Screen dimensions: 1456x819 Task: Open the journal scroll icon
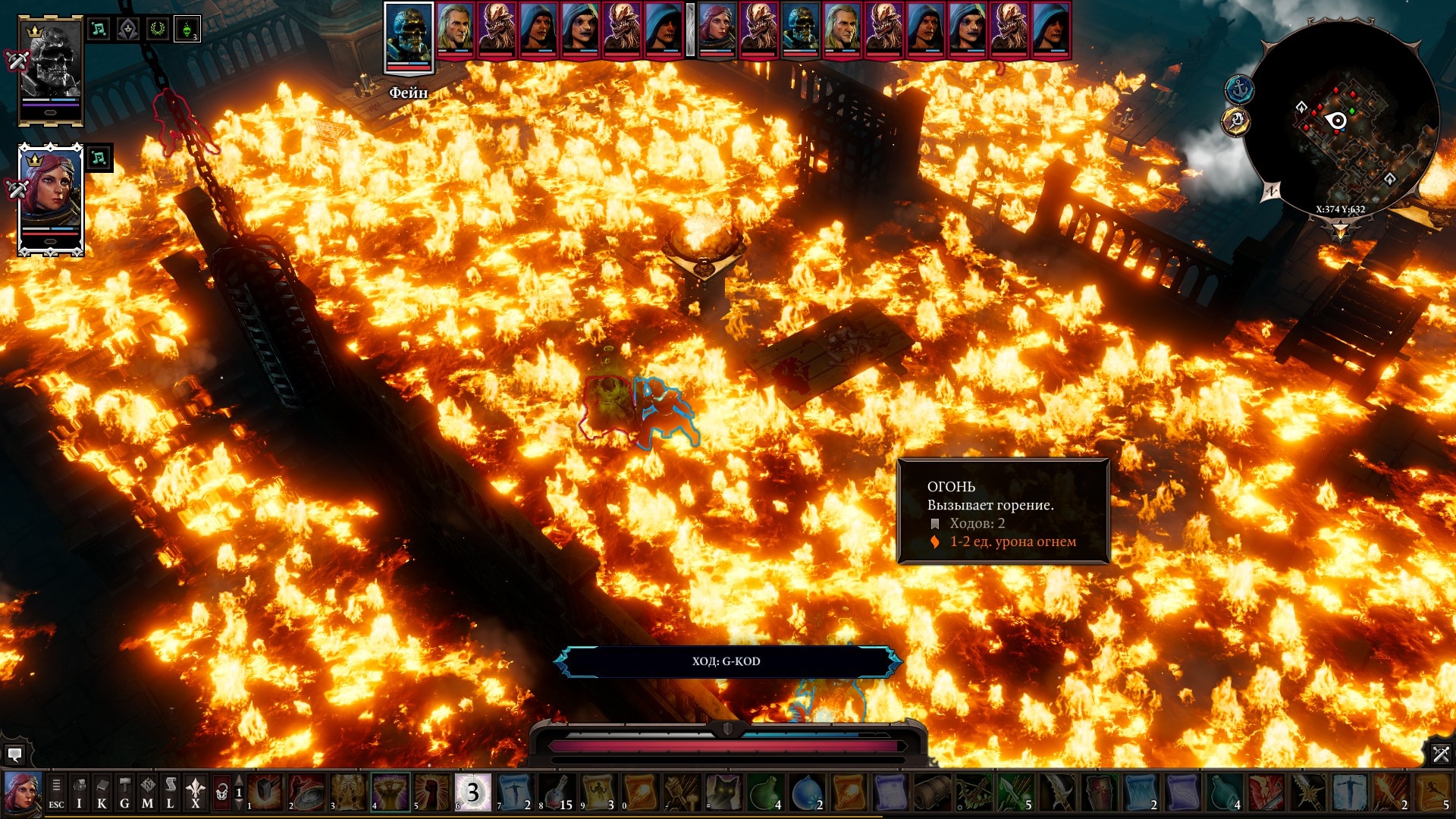tap(171, 786)
